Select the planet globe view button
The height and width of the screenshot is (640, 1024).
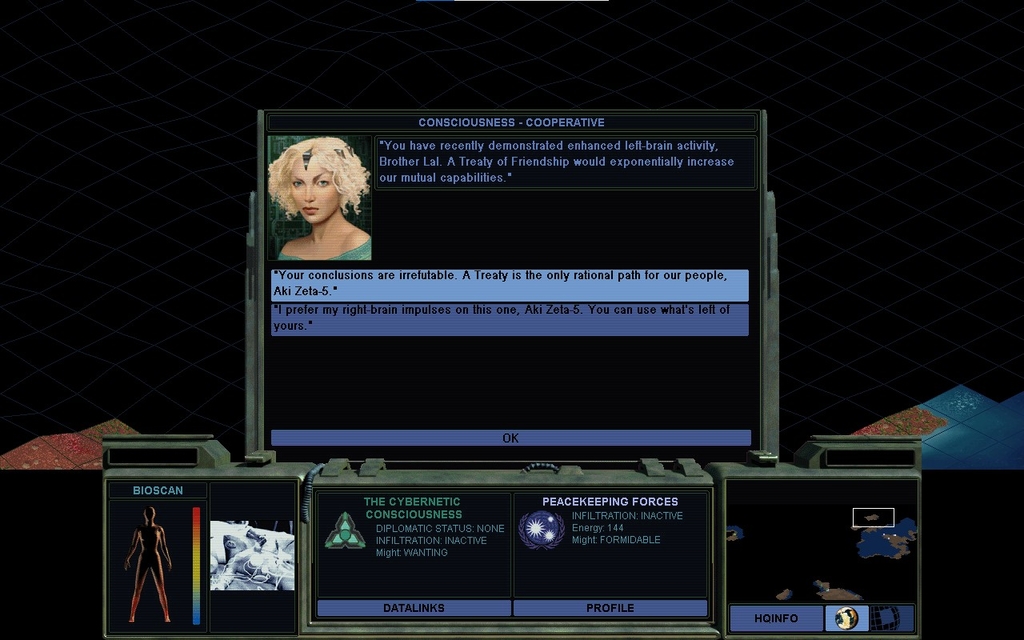846,618
